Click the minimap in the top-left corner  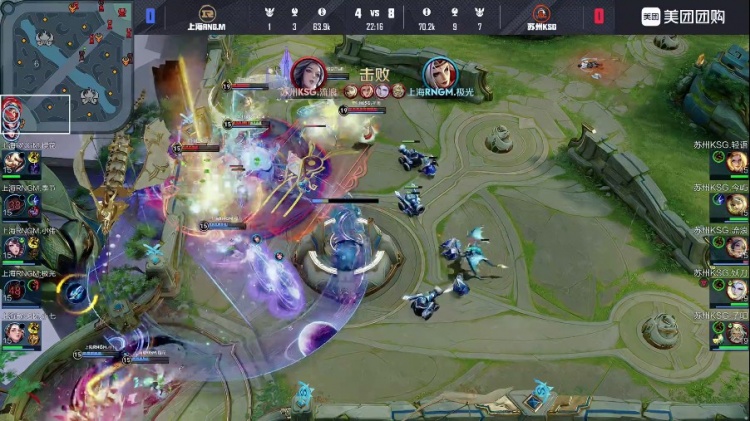(x=65, y=66)
